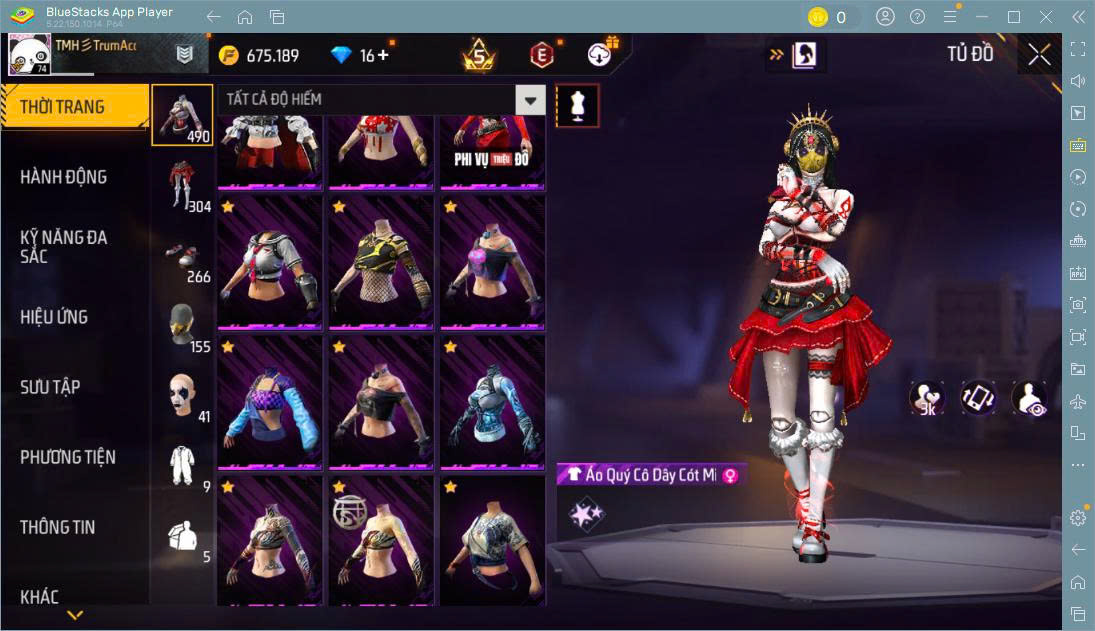The height and width of the screenshot is (631, 1095).
Task: Add diamonds with the plus button
Action: [383, 55]
